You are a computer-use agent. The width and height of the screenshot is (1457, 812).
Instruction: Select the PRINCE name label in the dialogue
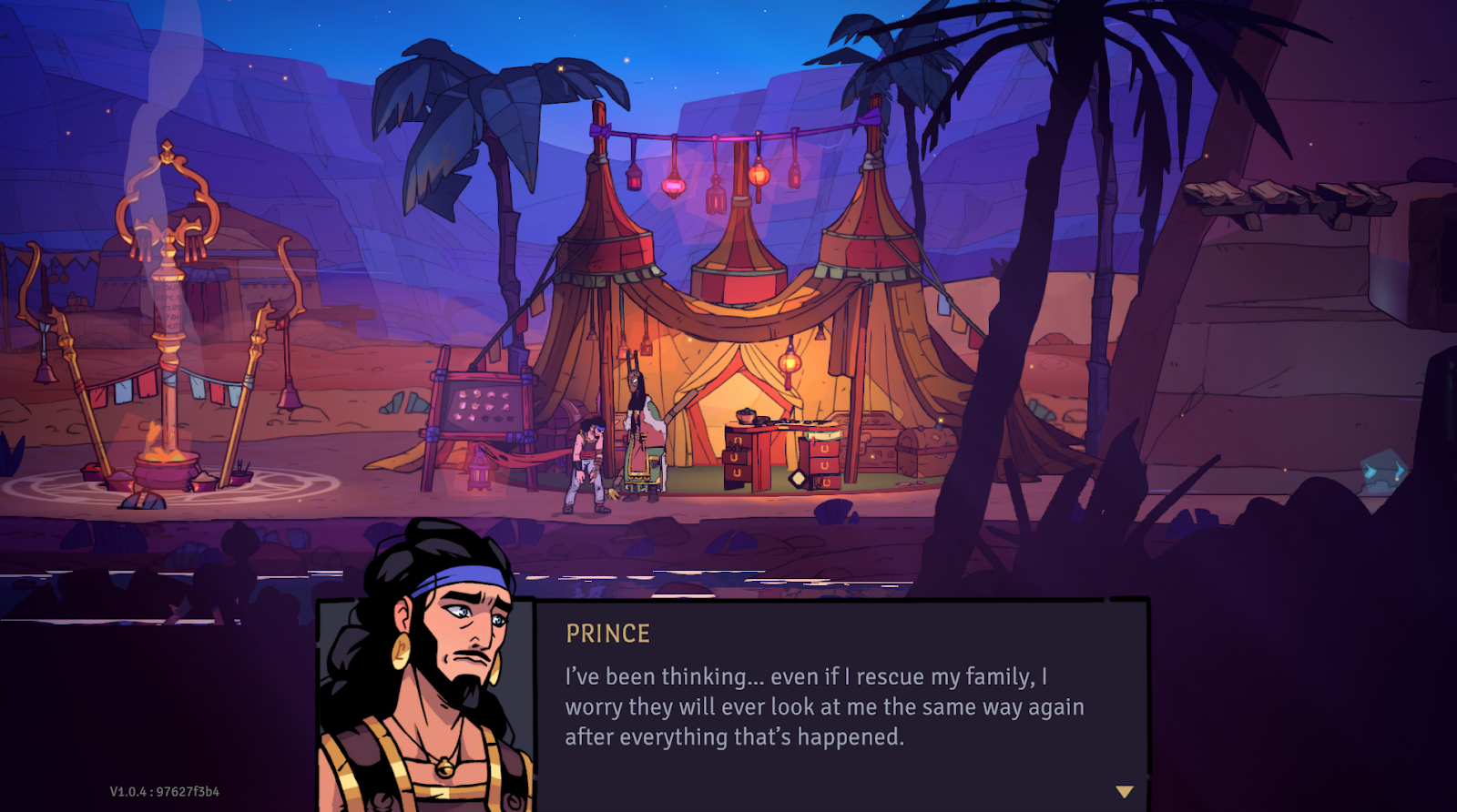(x=607, y=633)
